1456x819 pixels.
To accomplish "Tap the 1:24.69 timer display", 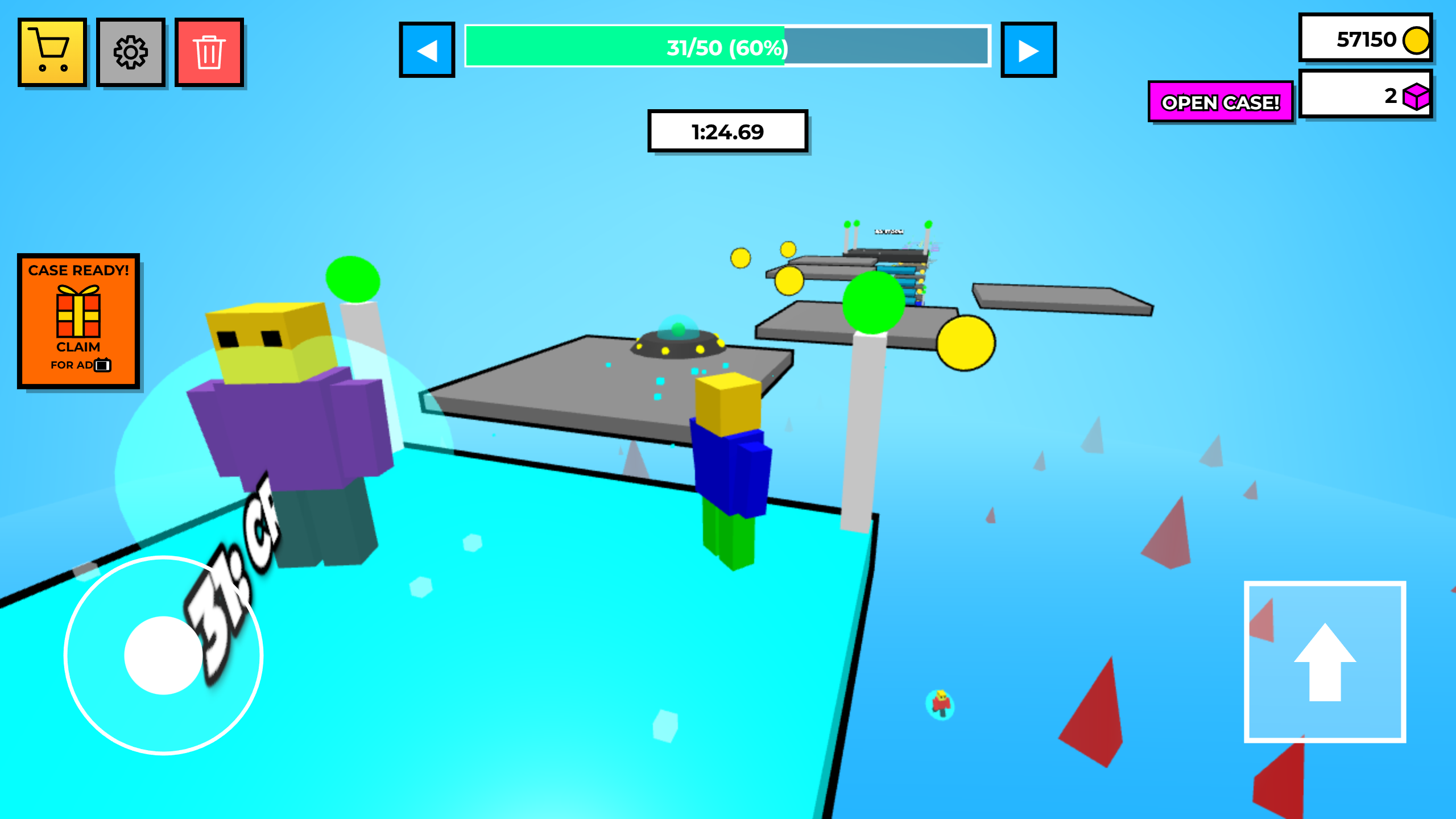I will pos(727,131).
